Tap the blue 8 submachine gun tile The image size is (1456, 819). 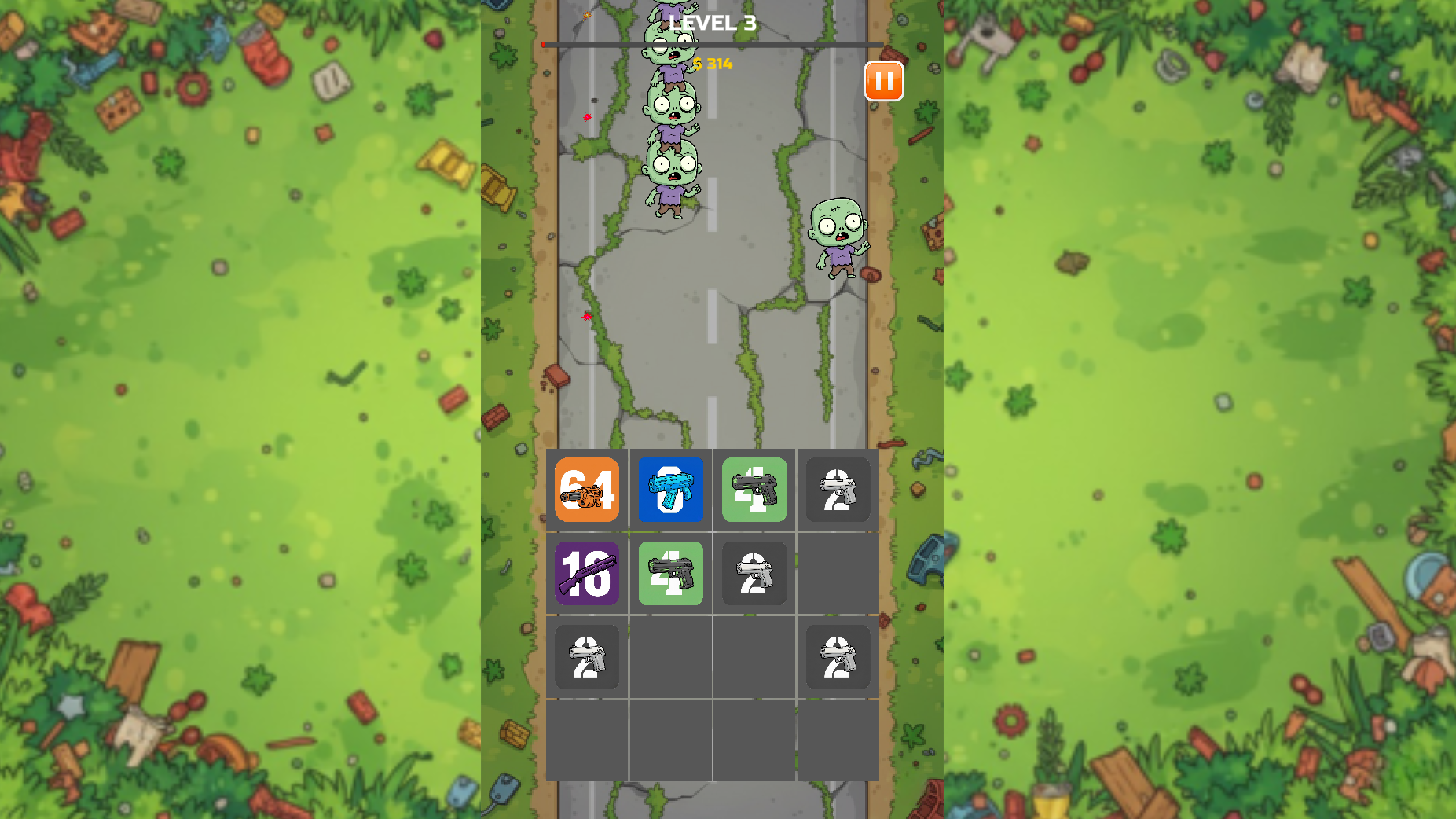click(670, 490)
